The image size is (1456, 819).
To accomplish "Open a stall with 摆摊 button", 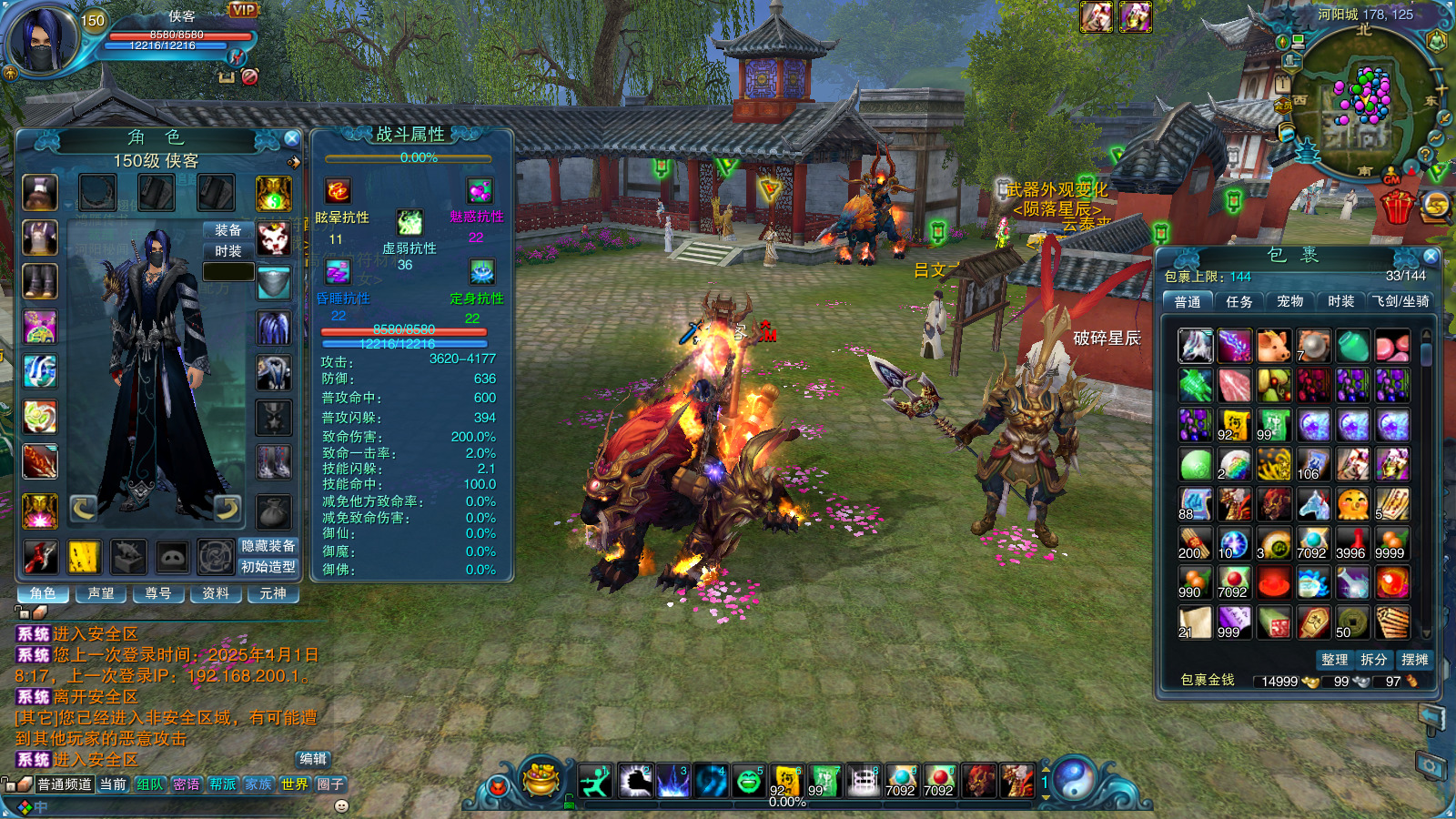I will pyautogui.click(x=1414, y=660).
